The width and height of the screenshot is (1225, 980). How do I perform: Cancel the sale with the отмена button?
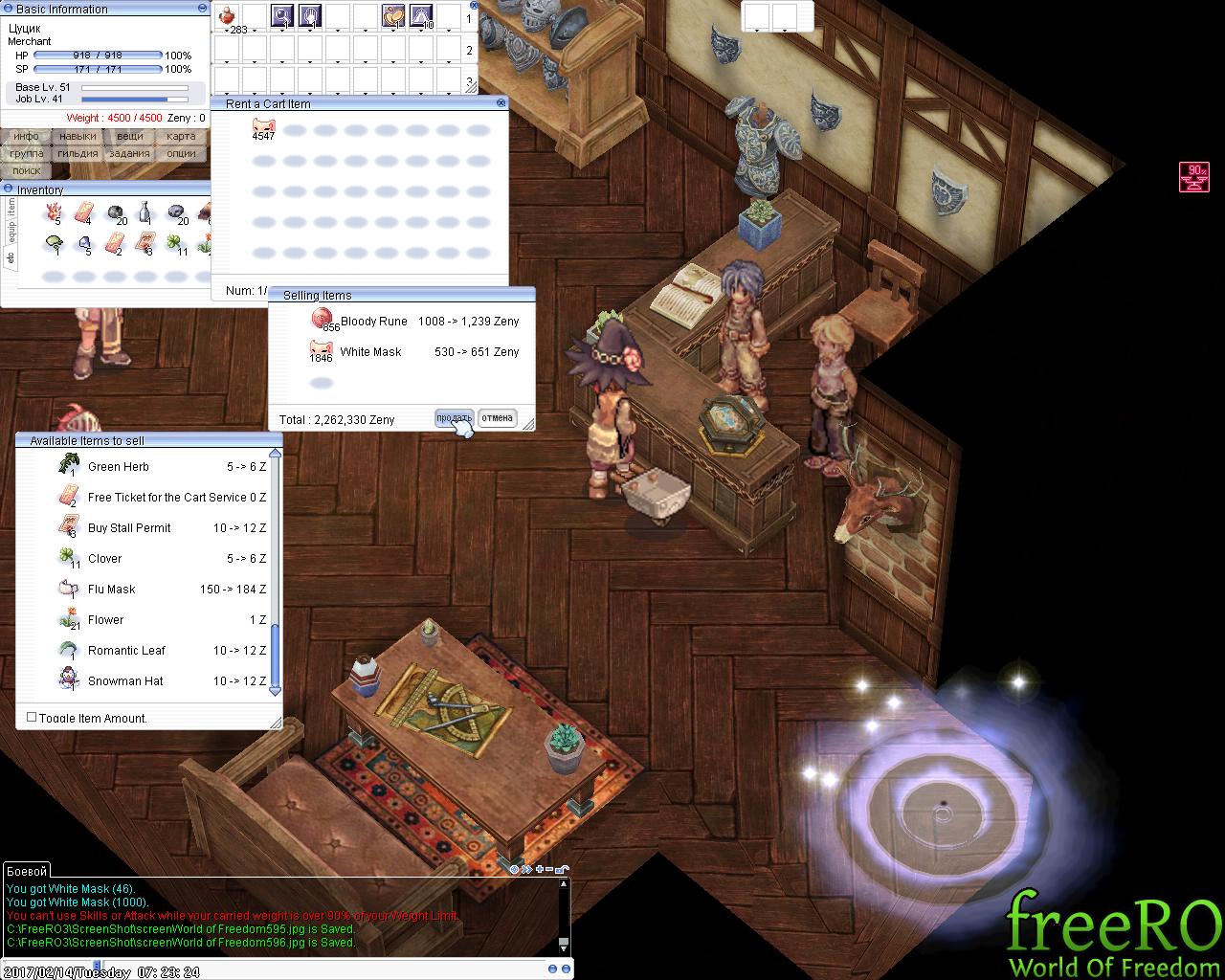497,418
